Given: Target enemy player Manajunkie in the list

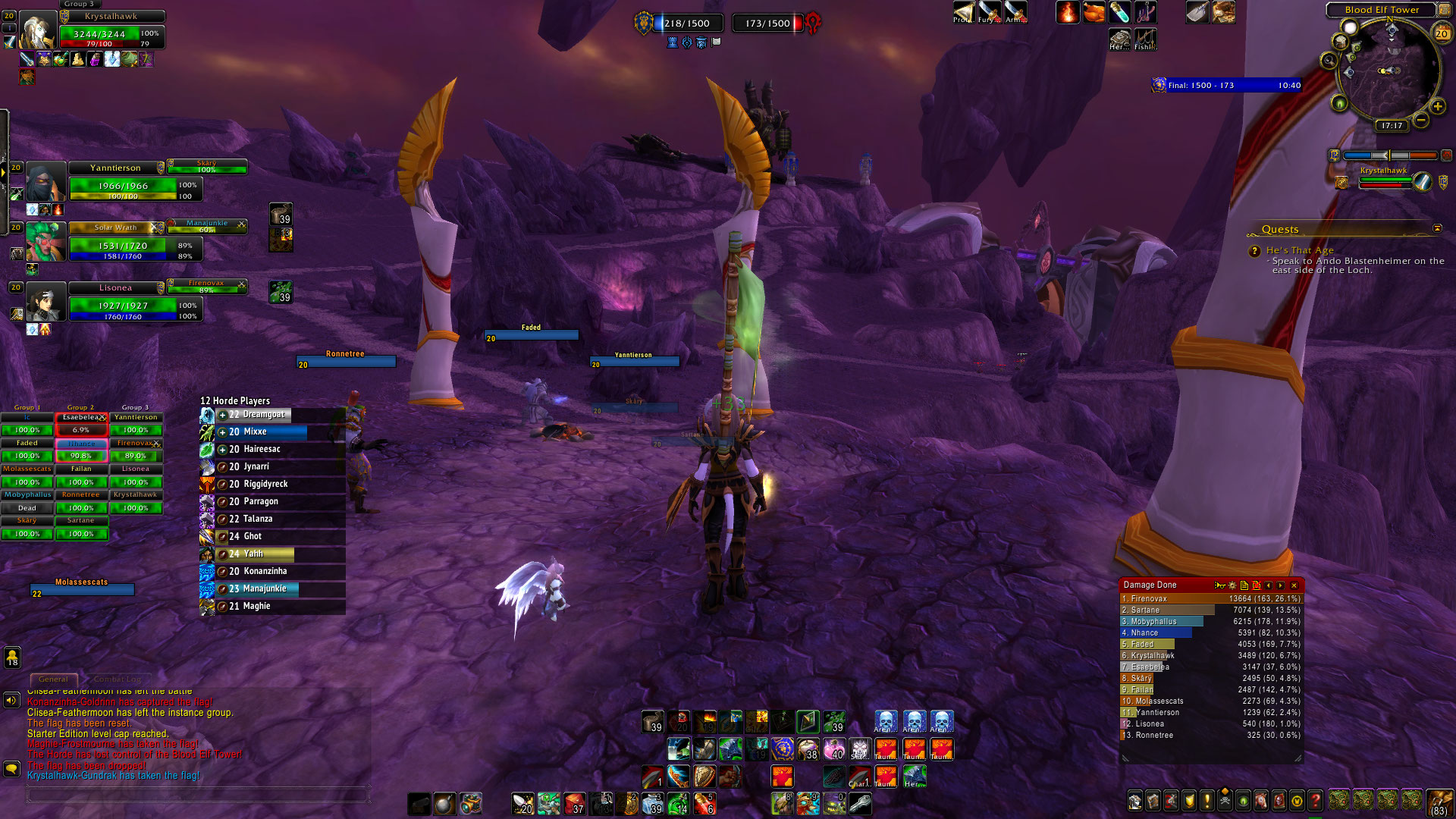Looking at the screenshot, I should point(264,588).
